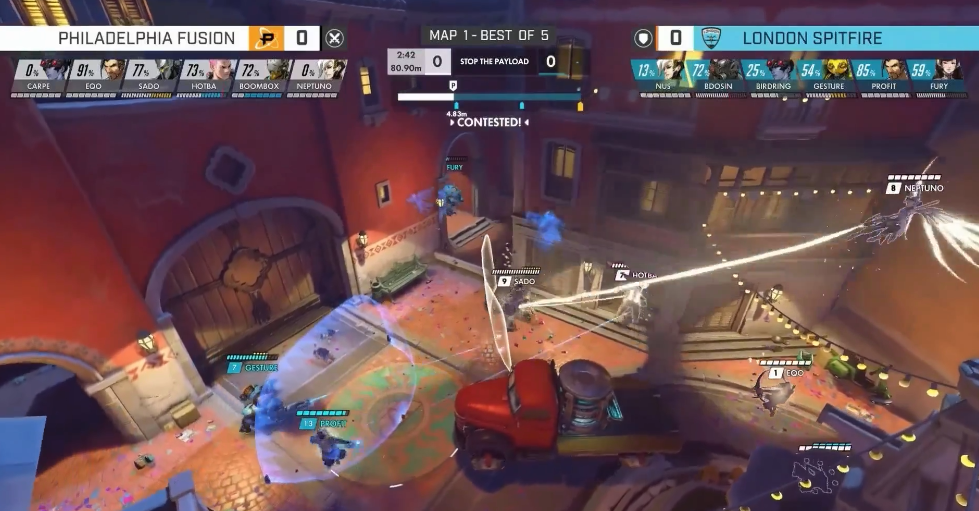Screen dimensions: 979x511
Task: Click the Philadelphia Fusion team banner
Action: tap(145, 38)
